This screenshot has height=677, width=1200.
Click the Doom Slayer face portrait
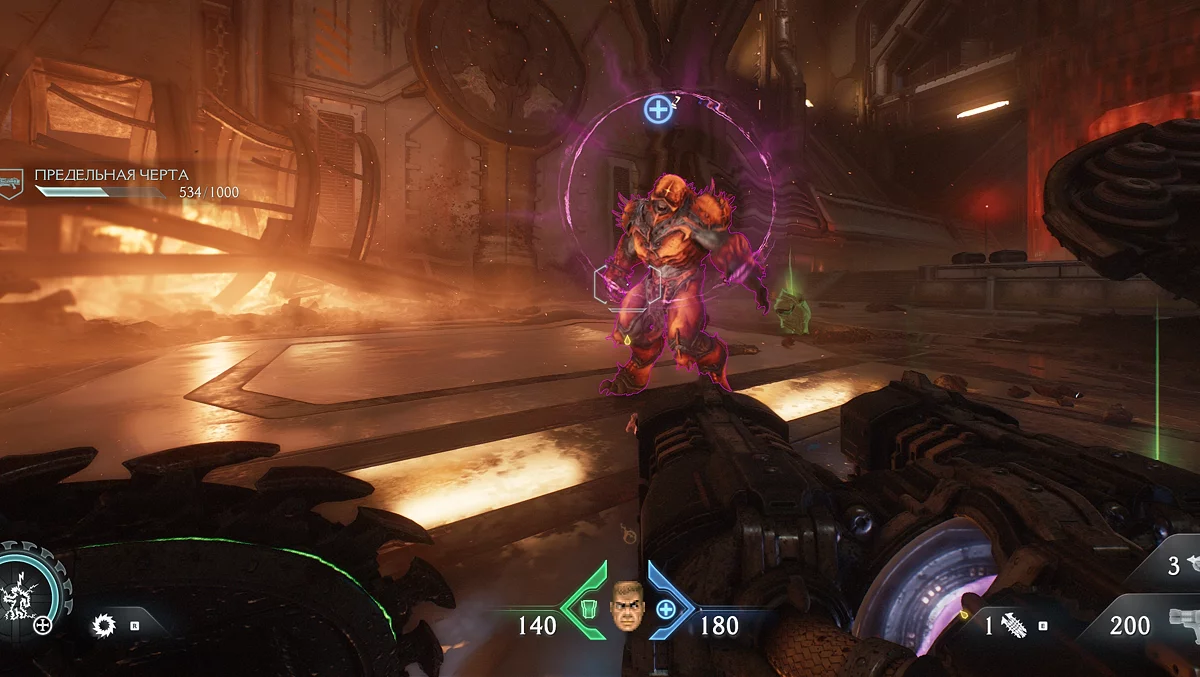tap(627, 606)
